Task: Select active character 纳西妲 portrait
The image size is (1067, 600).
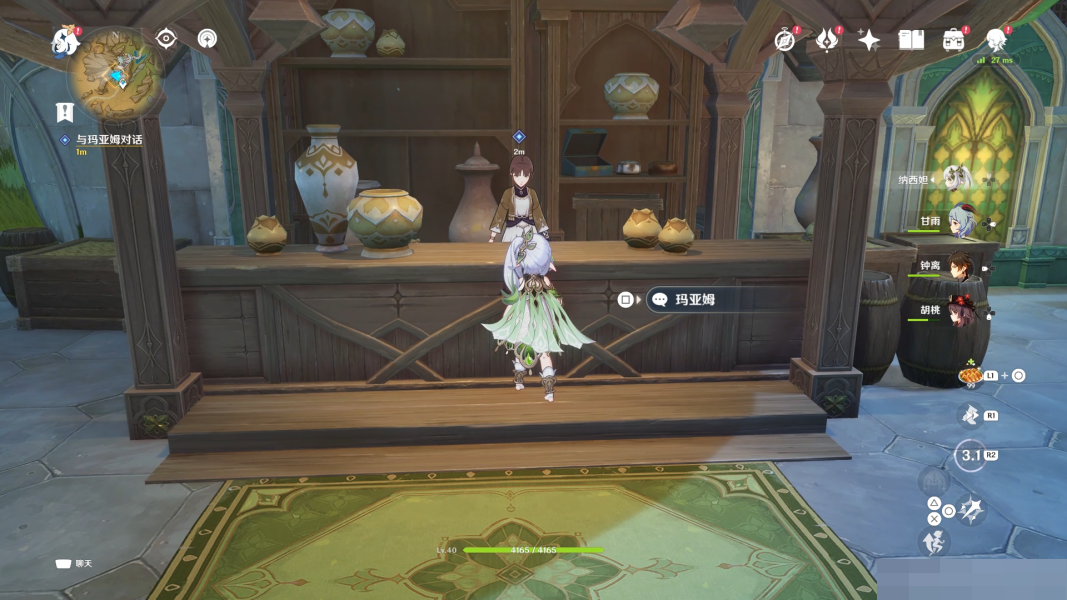Action: click(957, 179)
